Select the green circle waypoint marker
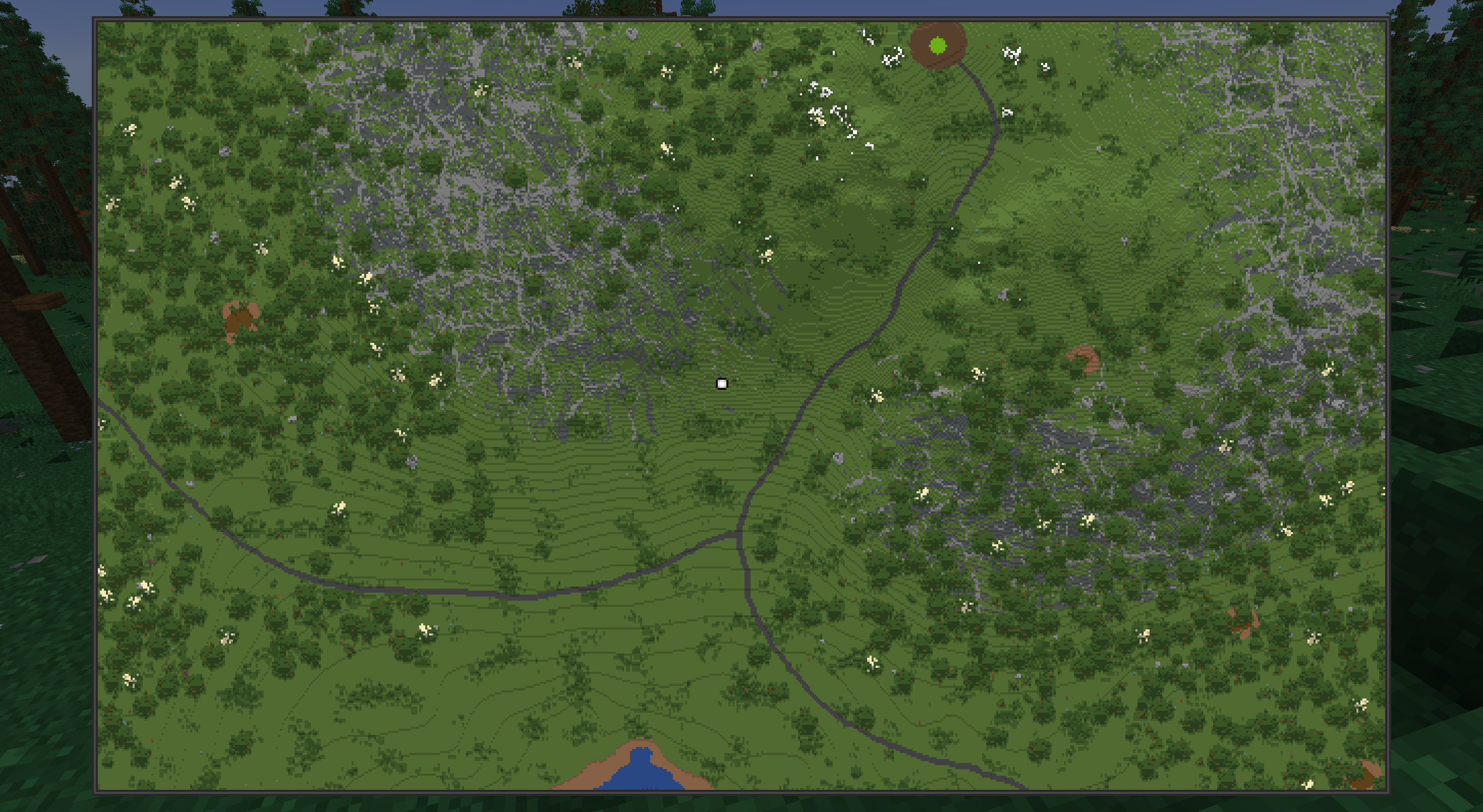Image resolution: width=1483 pixels, height=812 pixels. coord(937,45)
